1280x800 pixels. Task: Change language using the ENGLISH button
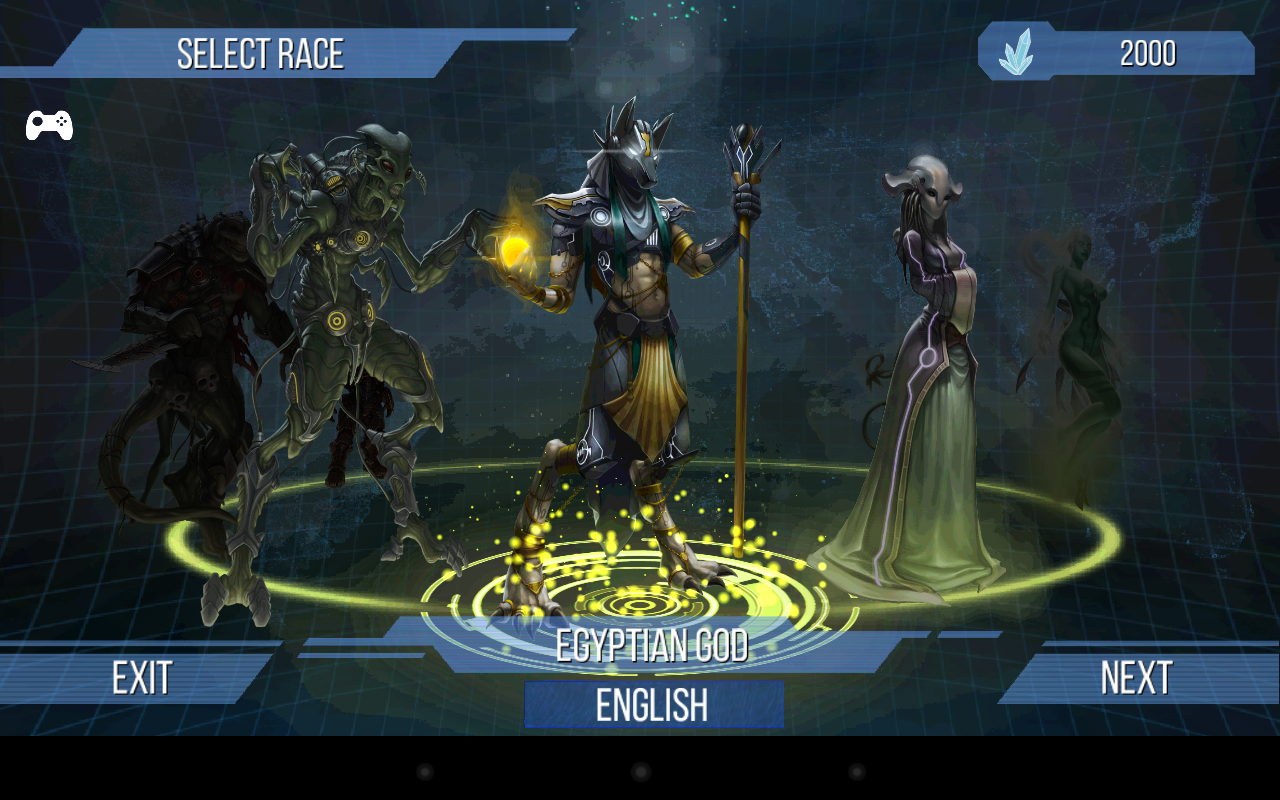pos(652,705)
